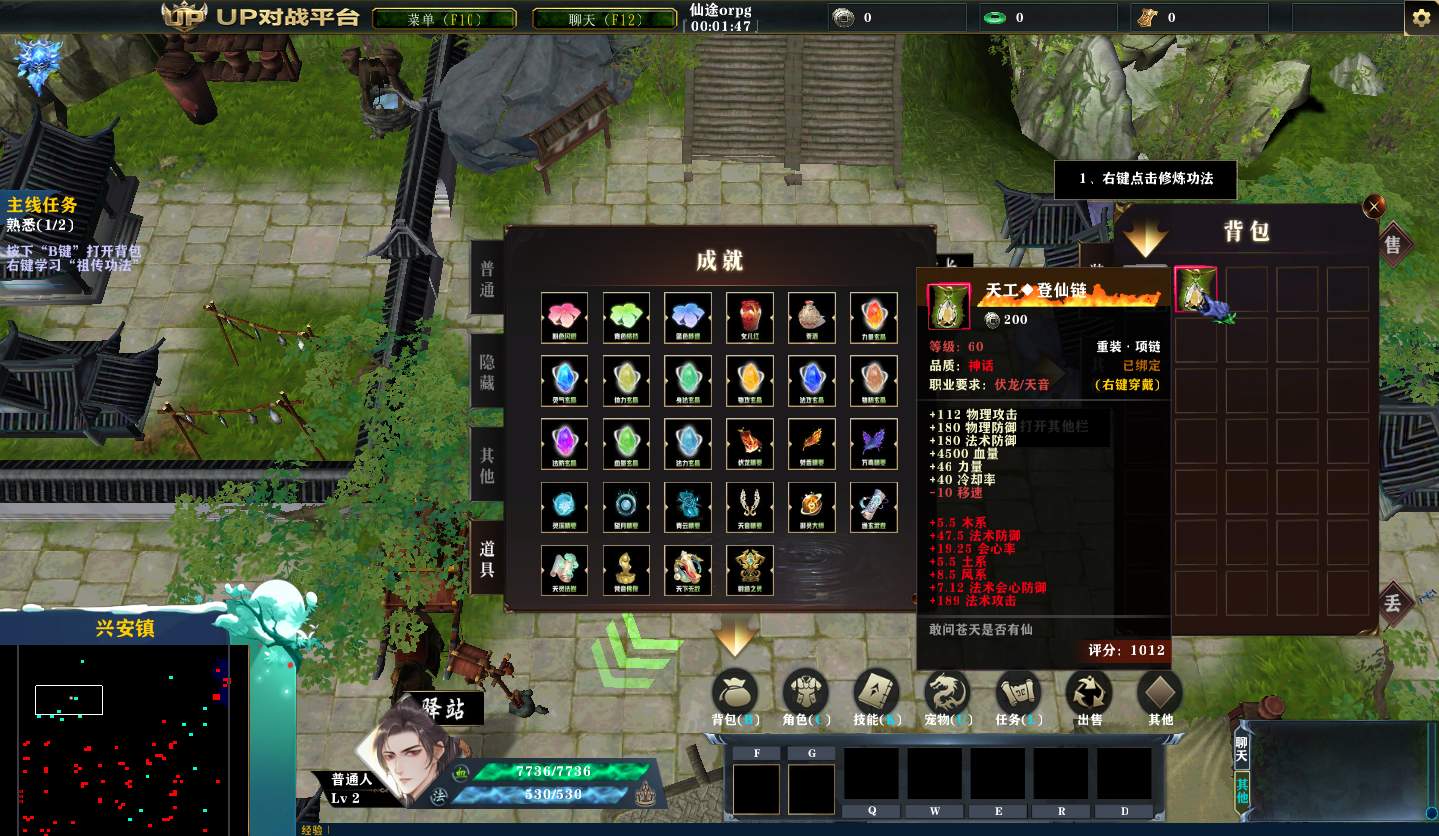Select the 天音 twin-wing achievement icon

750,506
